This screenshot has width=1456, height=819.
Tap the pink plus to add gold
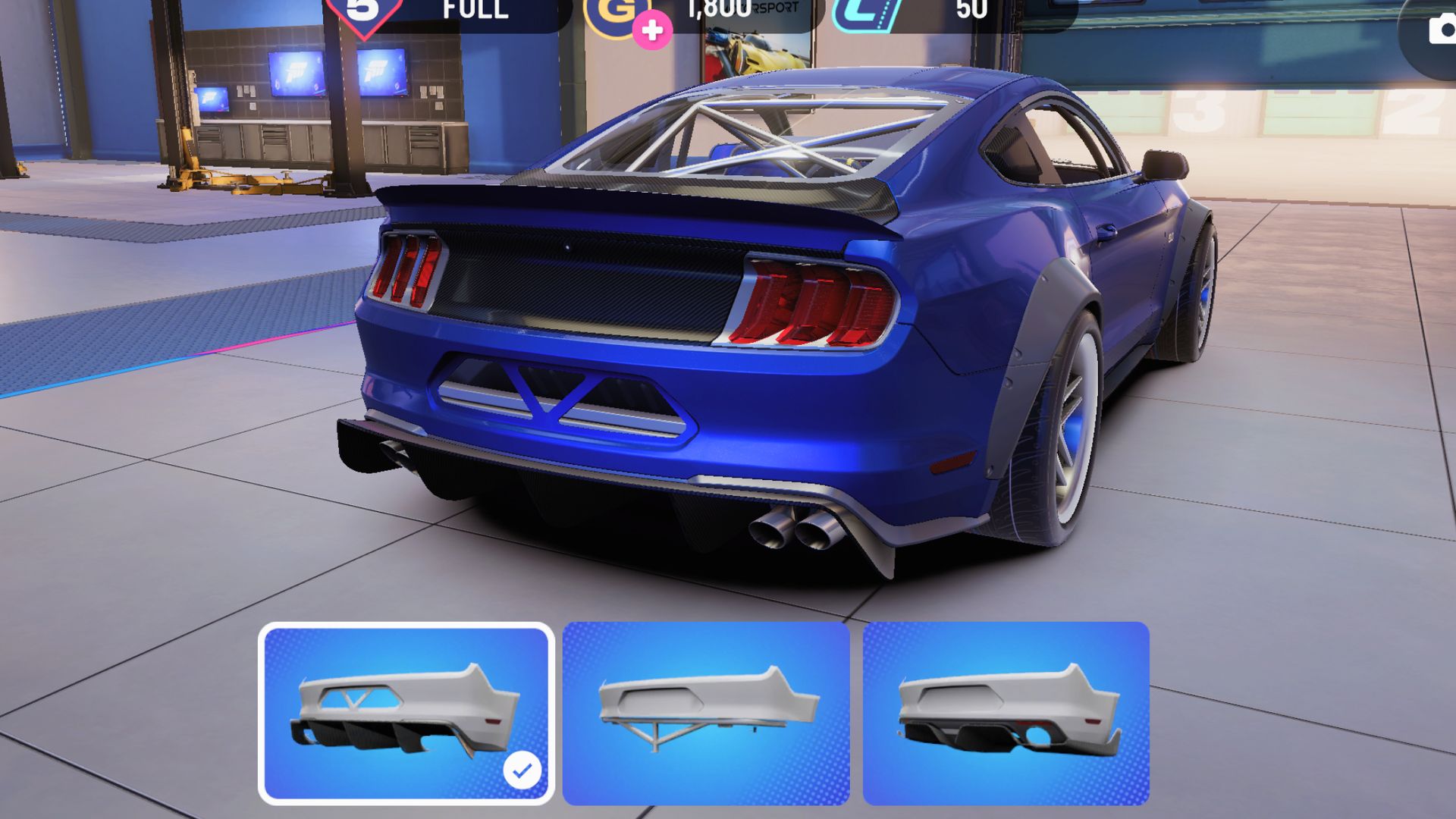pos(652,30)
